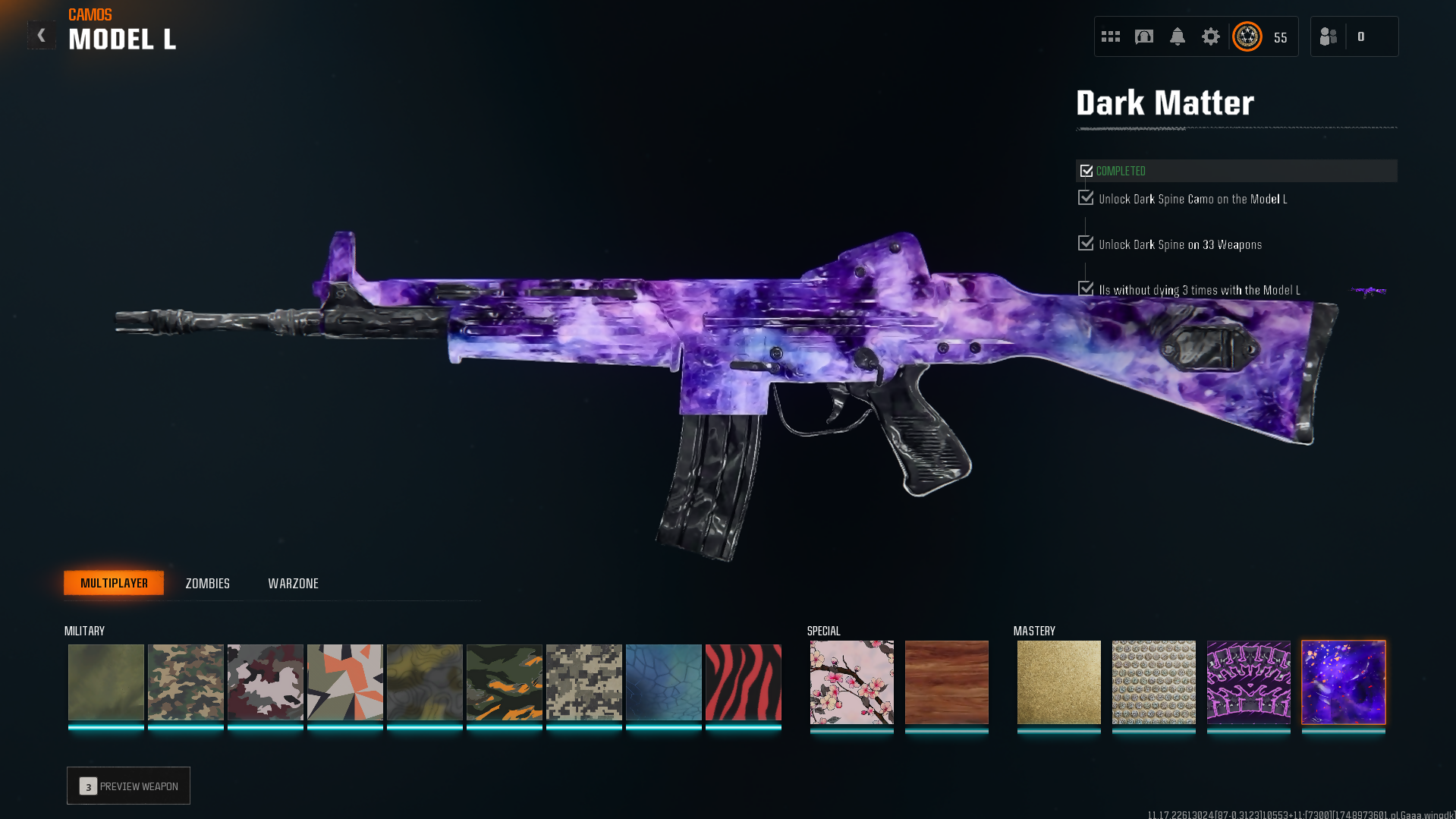
Task: Select the Multiplayer camo tab
Action: [x=114, y=583]
